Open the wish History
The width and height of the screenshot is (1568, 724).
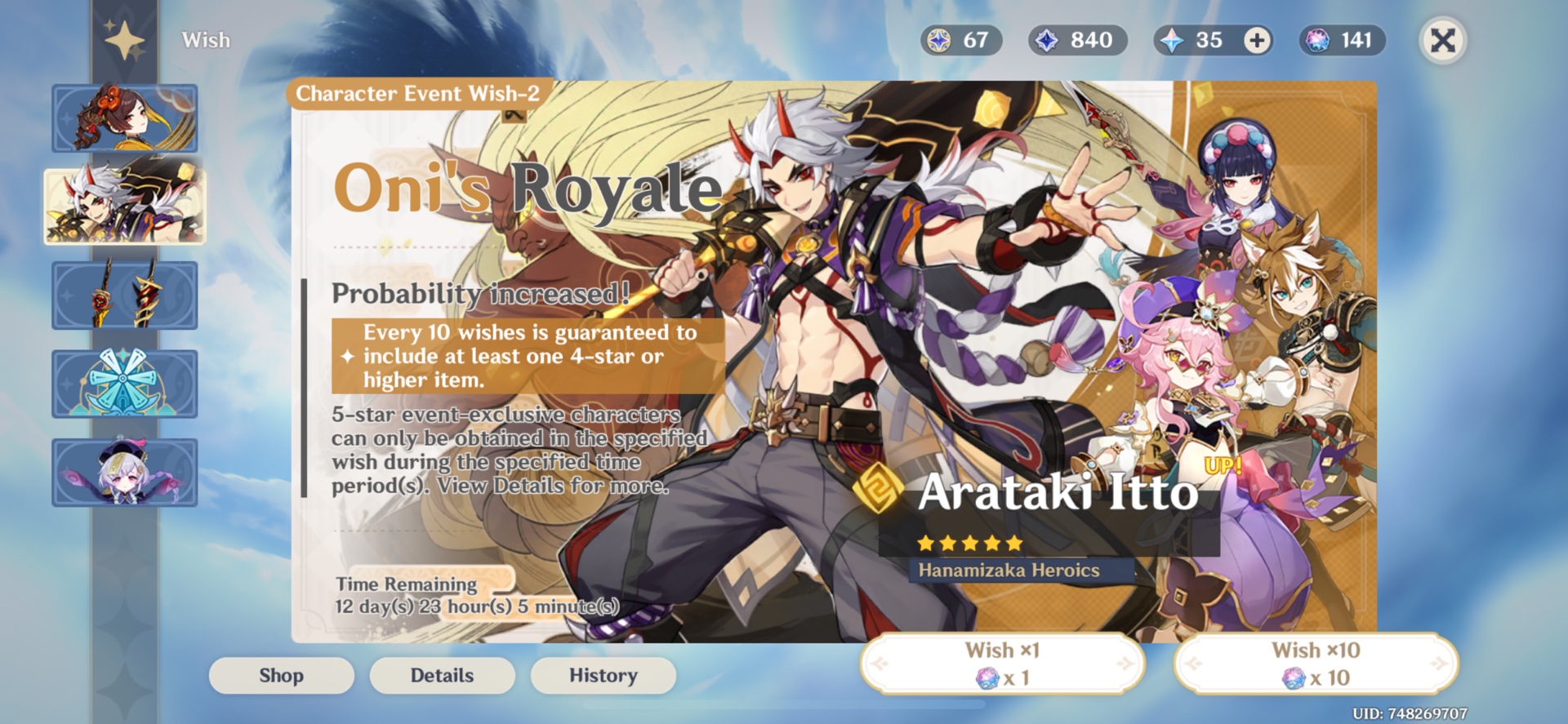point(603,675)
